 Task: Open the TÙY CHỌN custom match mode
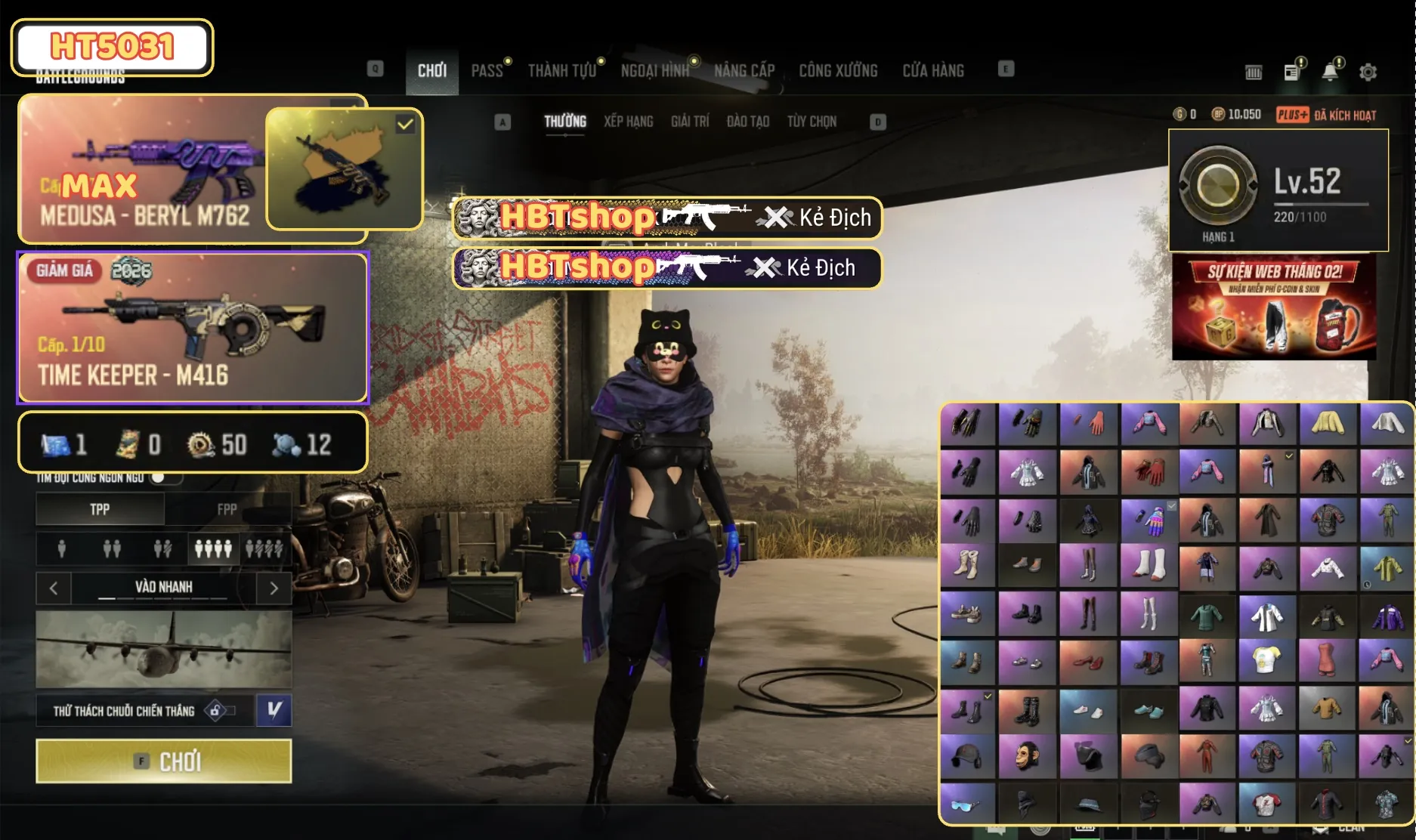pyautogui.click(x=812, y=122)
